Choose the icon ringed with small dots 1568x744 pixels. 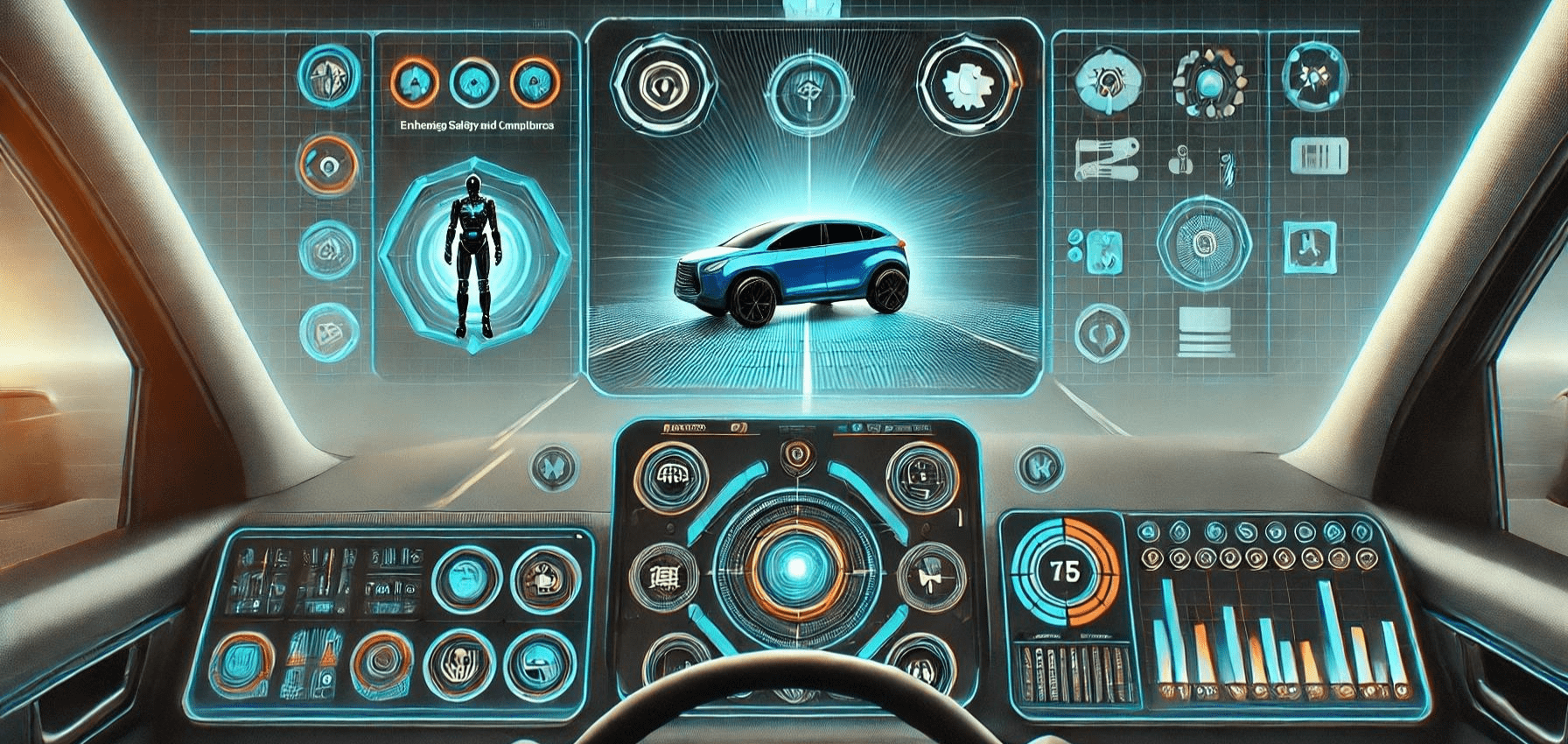(1209, 82)
